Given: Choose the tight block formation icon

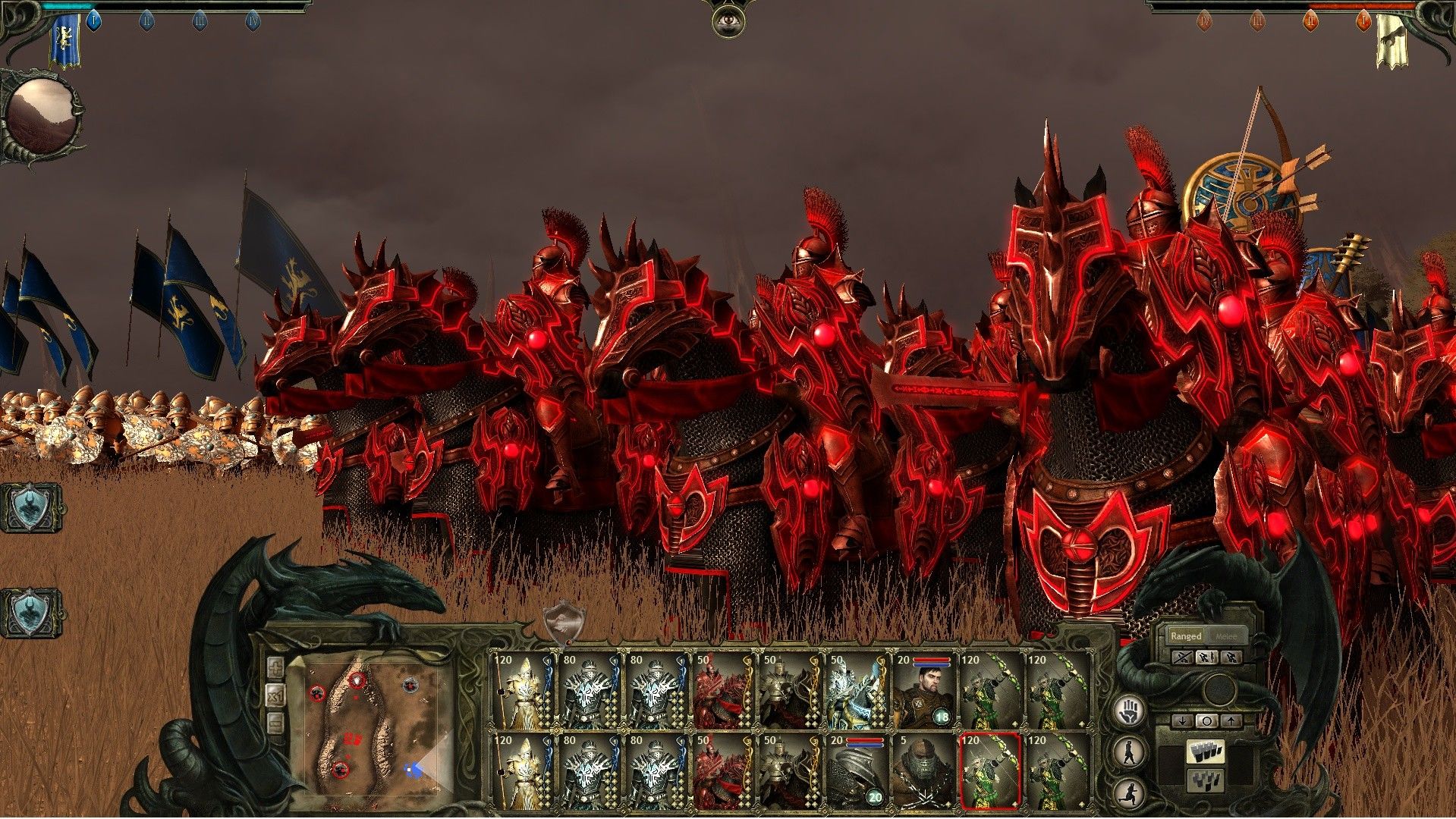Looking at the screenshot, I should pyautogui.click(x=1206, y=752).
